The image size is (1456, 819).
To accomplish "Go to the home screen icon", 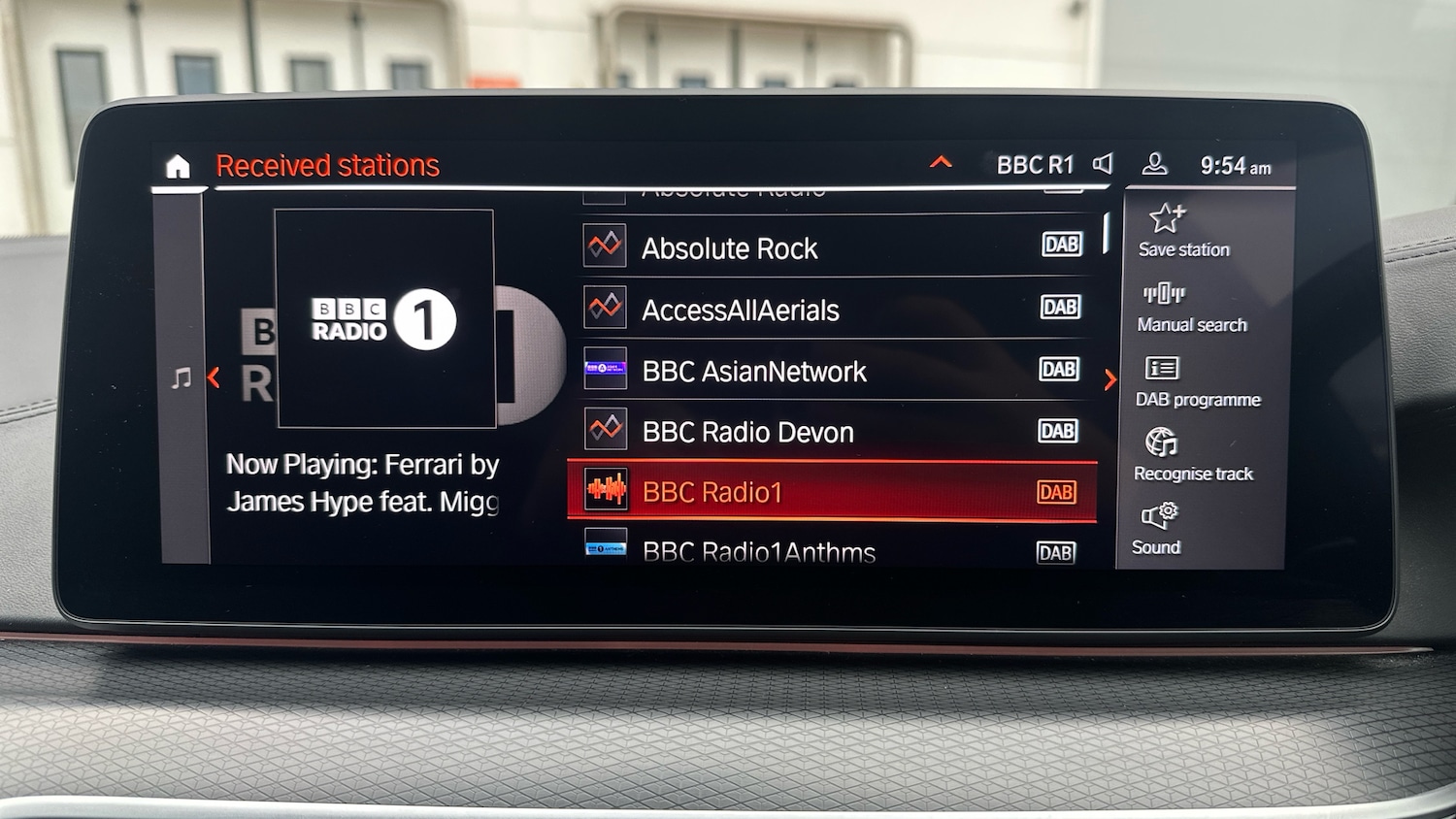I will click(x=178, y=167).
